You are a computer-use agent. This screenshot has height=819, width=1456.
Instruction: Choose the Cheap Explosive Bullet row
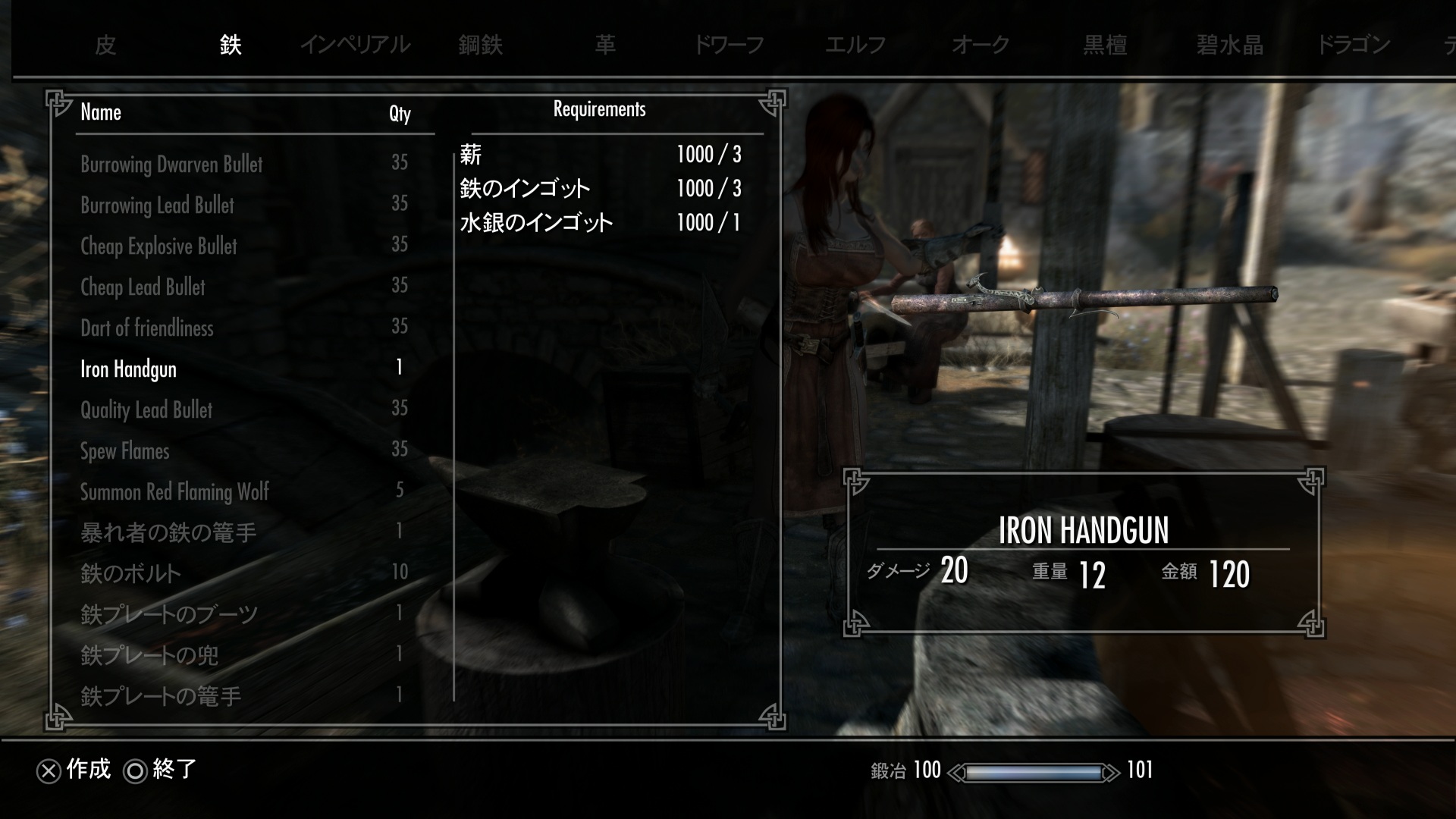pos(158,246)
